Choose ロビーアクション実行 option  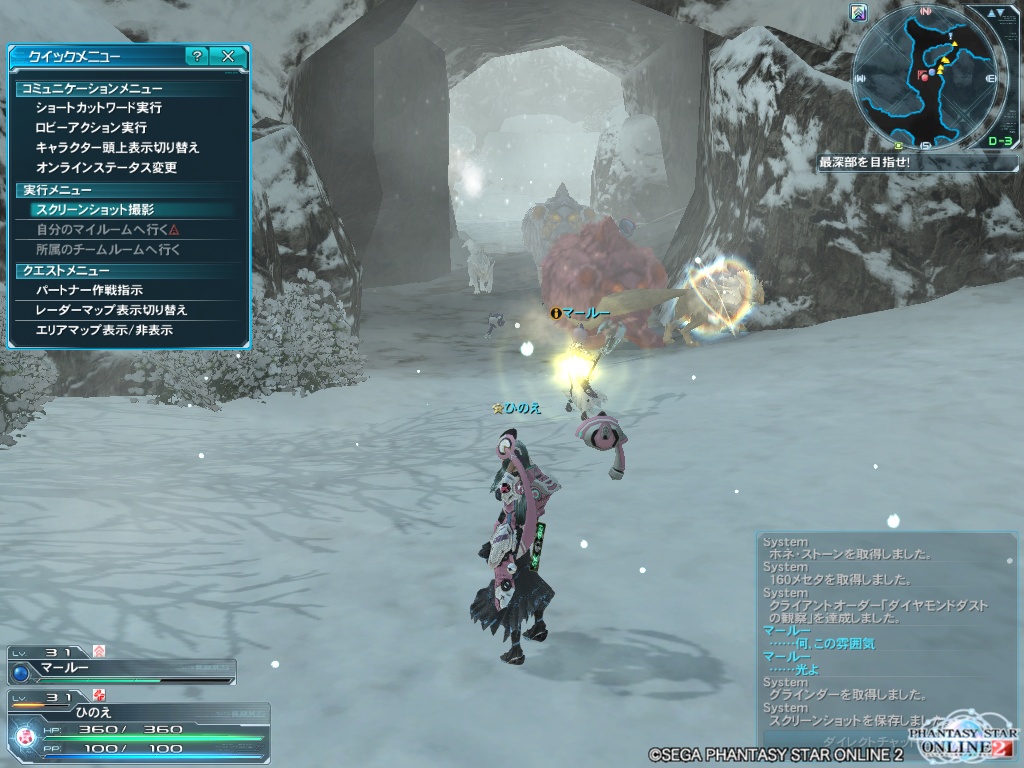coord(90,127)
